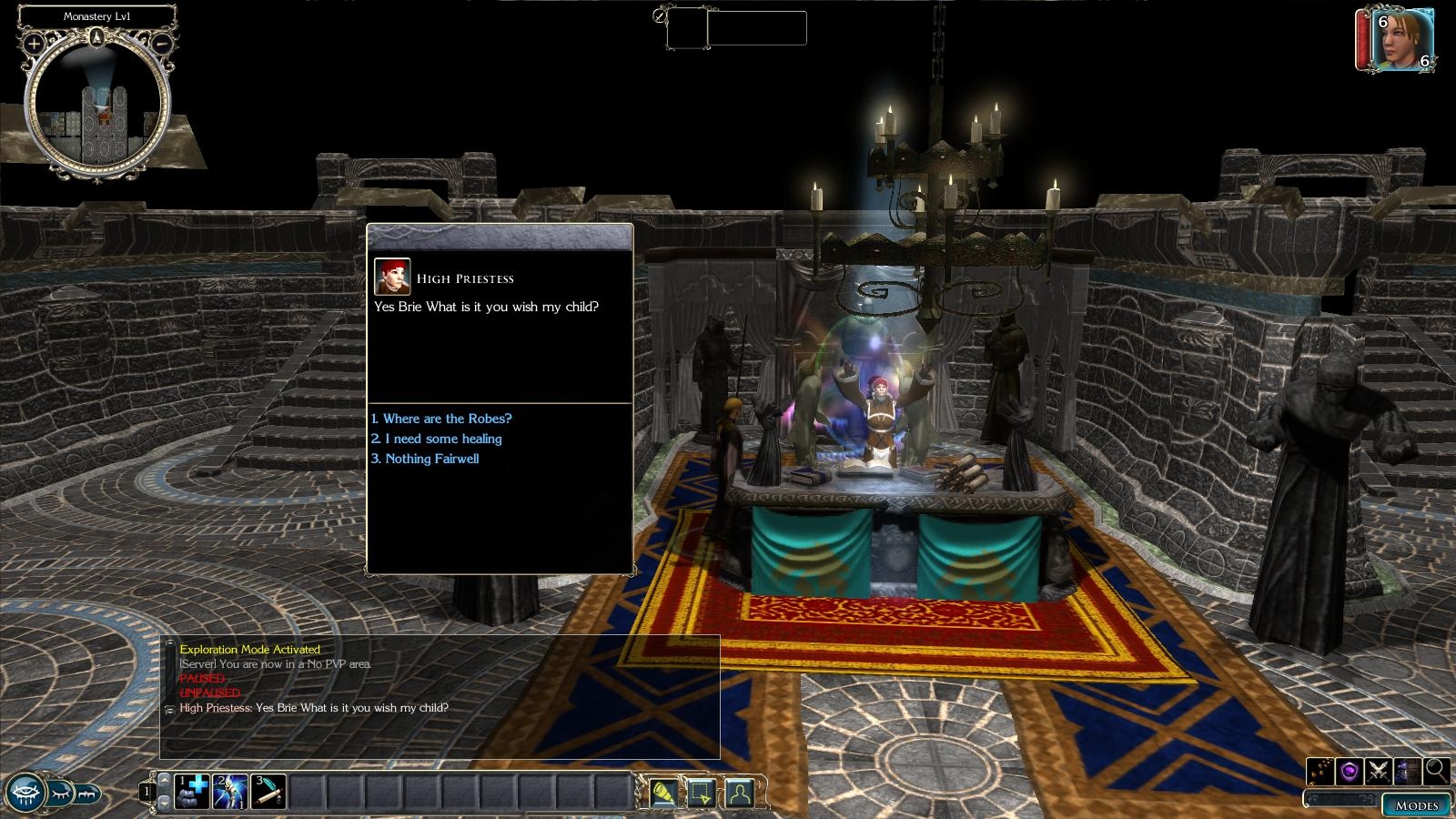Use the scroll and quill in slot 3
This screenshot has height=819, width=1456.
[x=268, y=792]
